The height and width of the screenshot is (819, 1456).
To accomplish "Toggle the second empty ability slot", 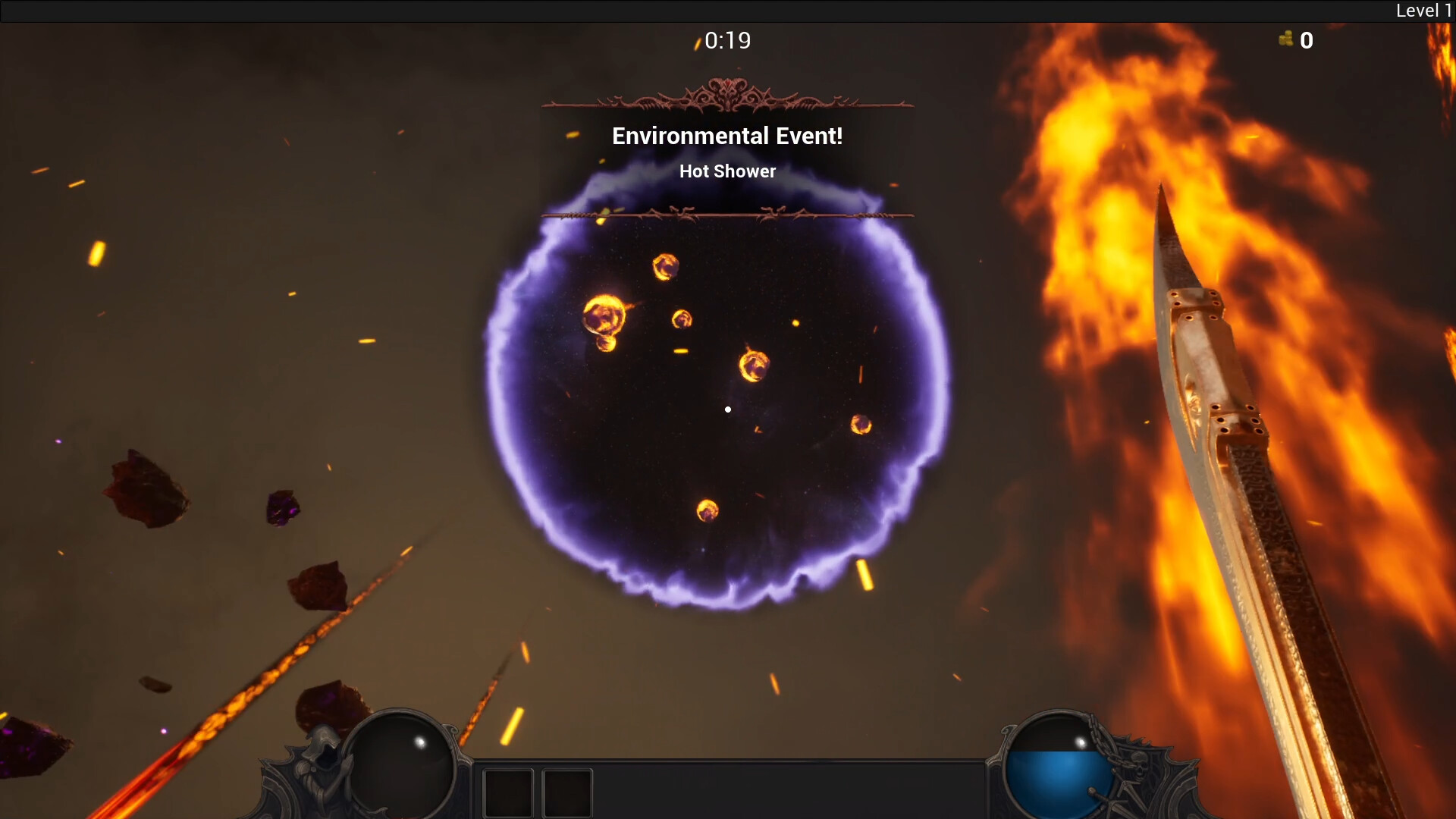I will (567, 792).
